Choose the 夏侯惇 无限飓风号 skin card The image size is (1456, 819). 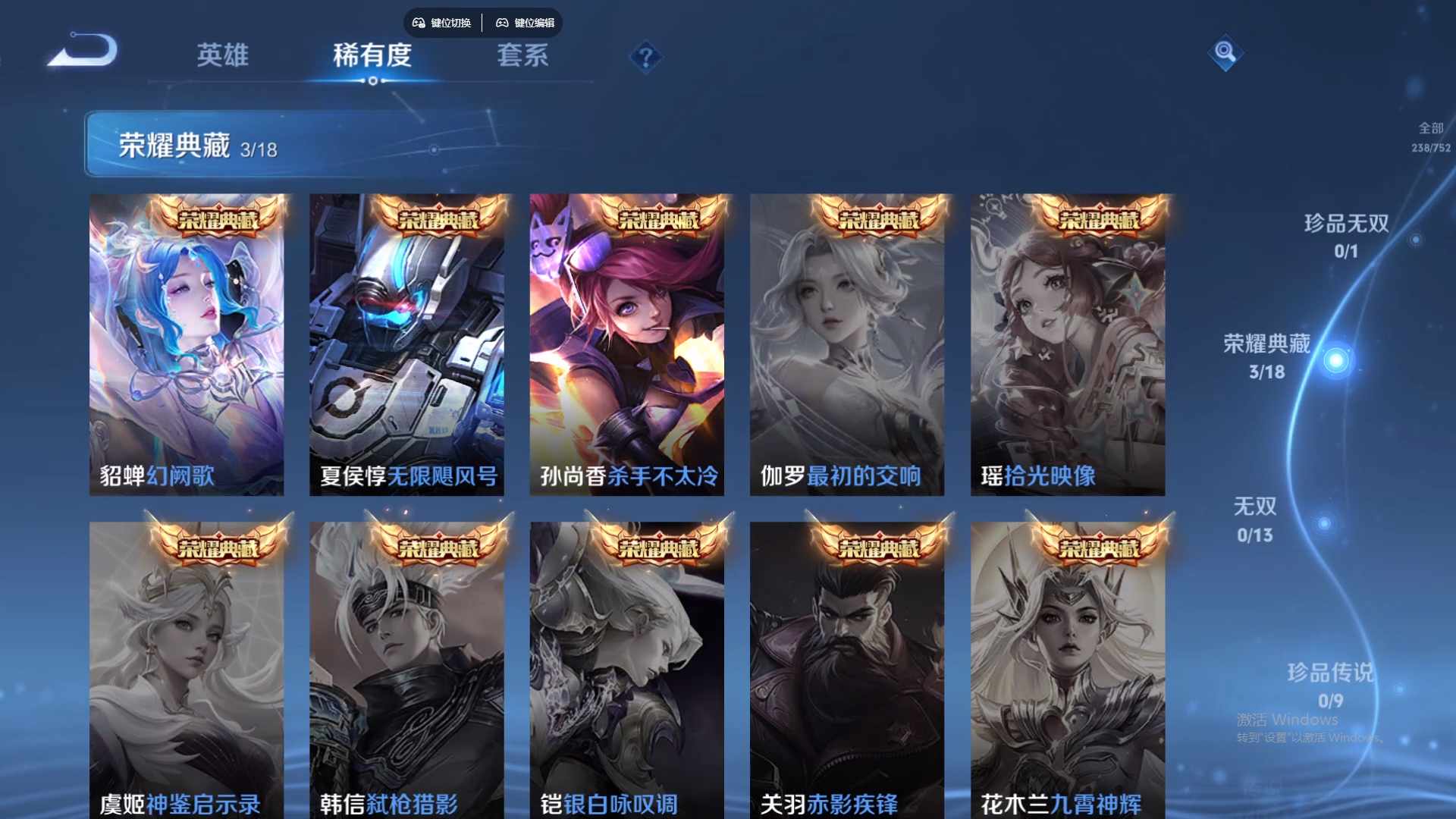pos(406,345)
